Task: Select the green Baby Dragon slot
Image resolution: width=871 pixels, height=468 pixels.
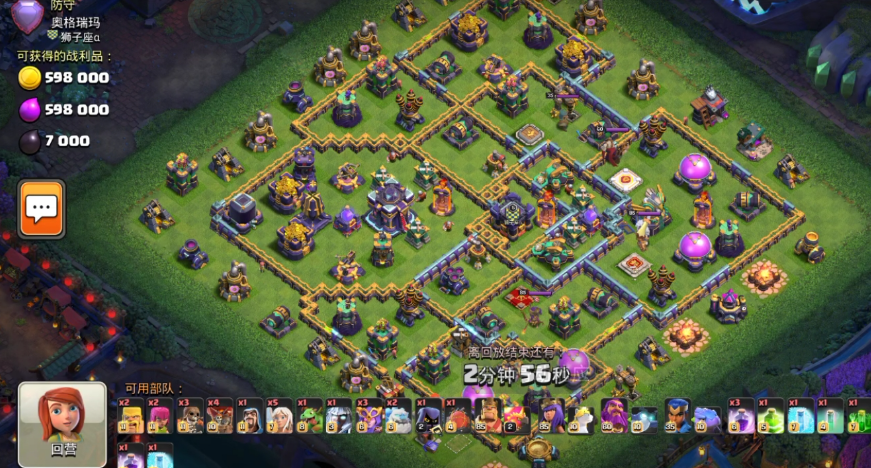Action: (x=309, y=415)
